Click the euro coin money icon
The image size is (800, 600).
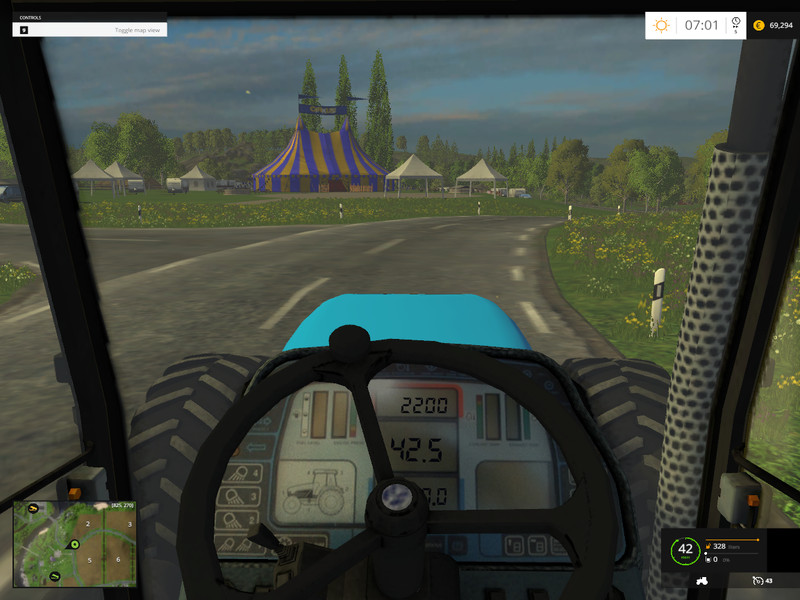[x=758, y=25]
